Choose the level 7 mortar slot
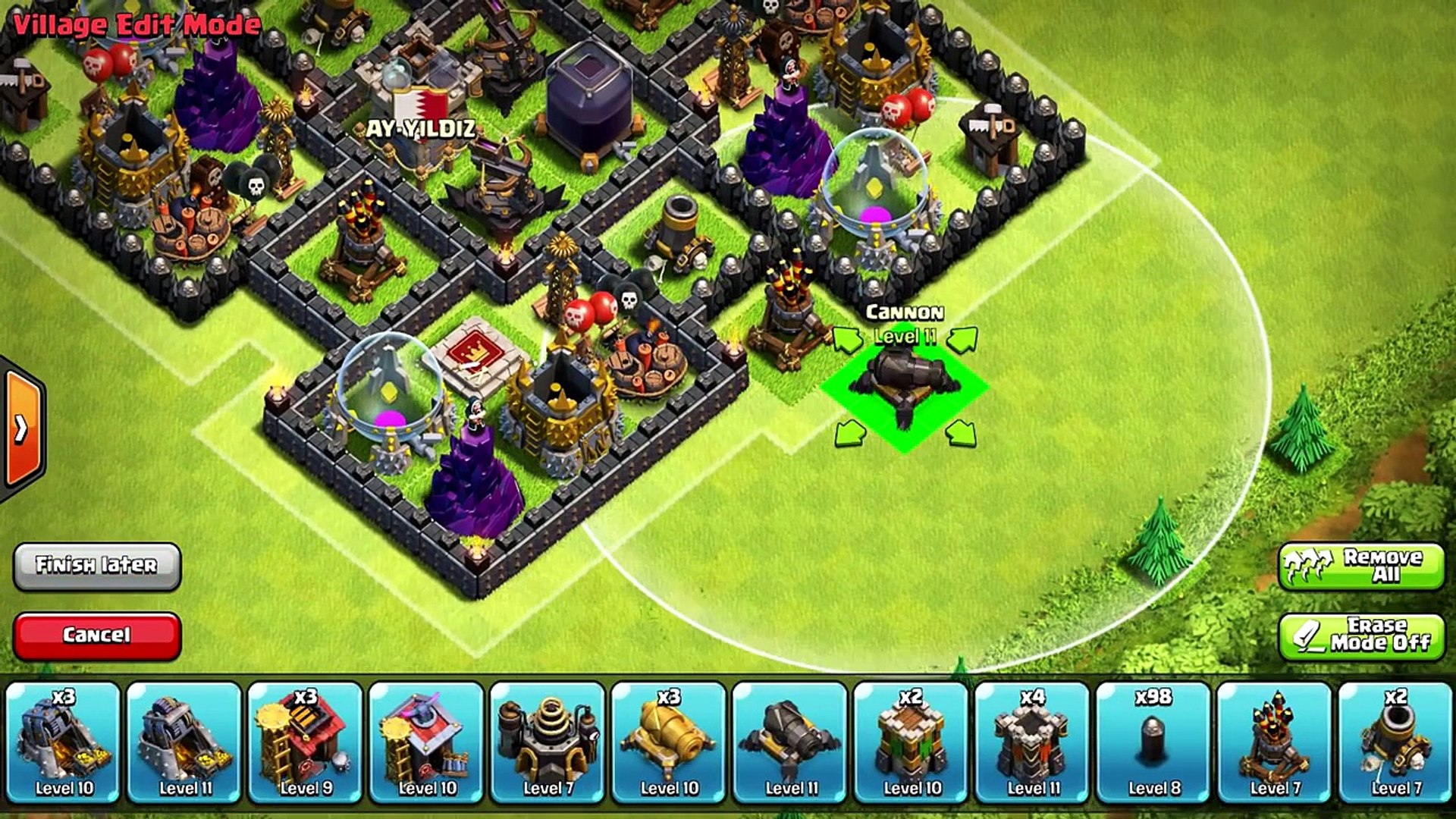Viewport: 1456px width, 819px height. point(1395,742)
